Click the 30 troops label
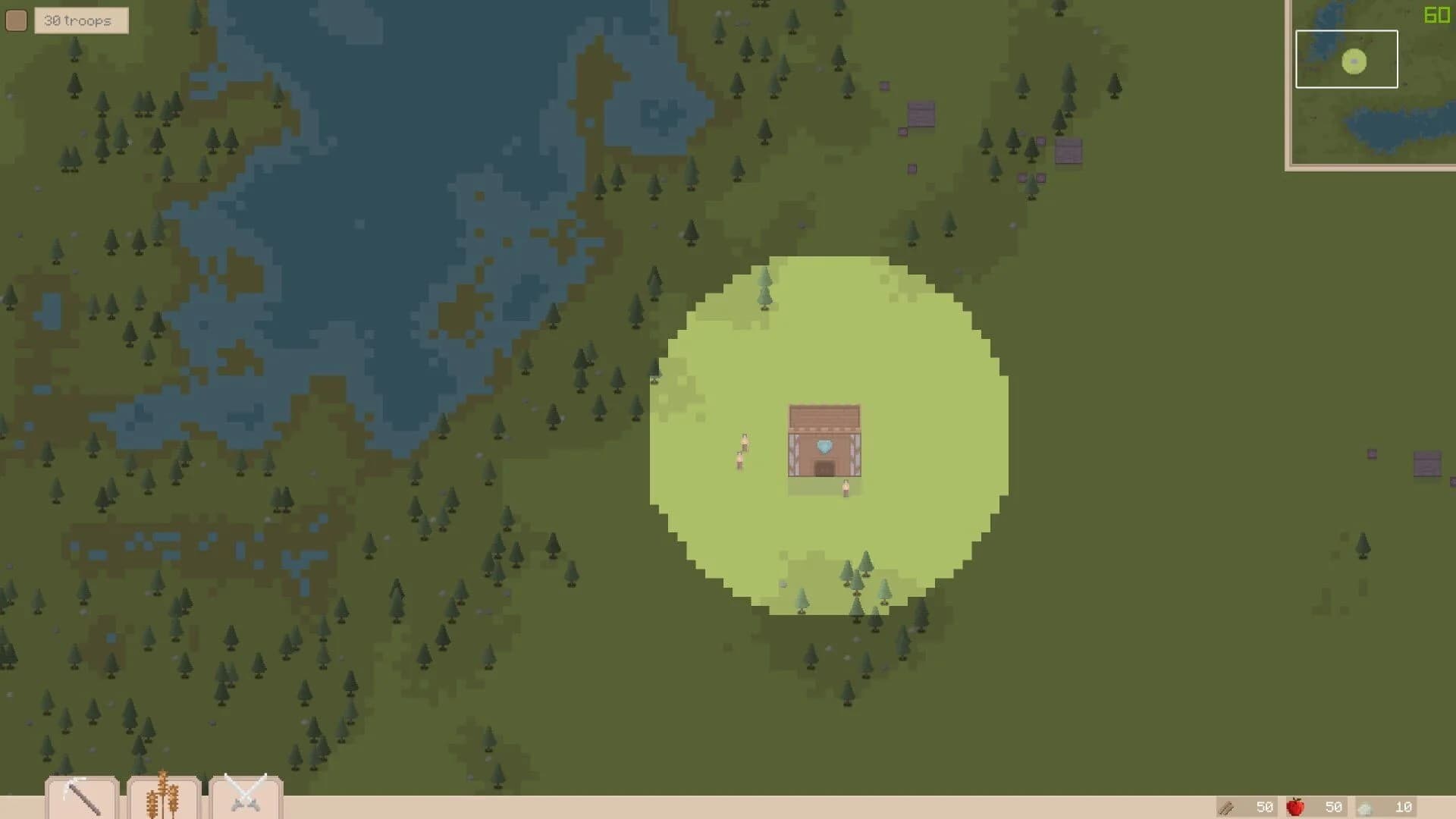1456x819 pixels. pyautogui.click(x=79, y=20)
